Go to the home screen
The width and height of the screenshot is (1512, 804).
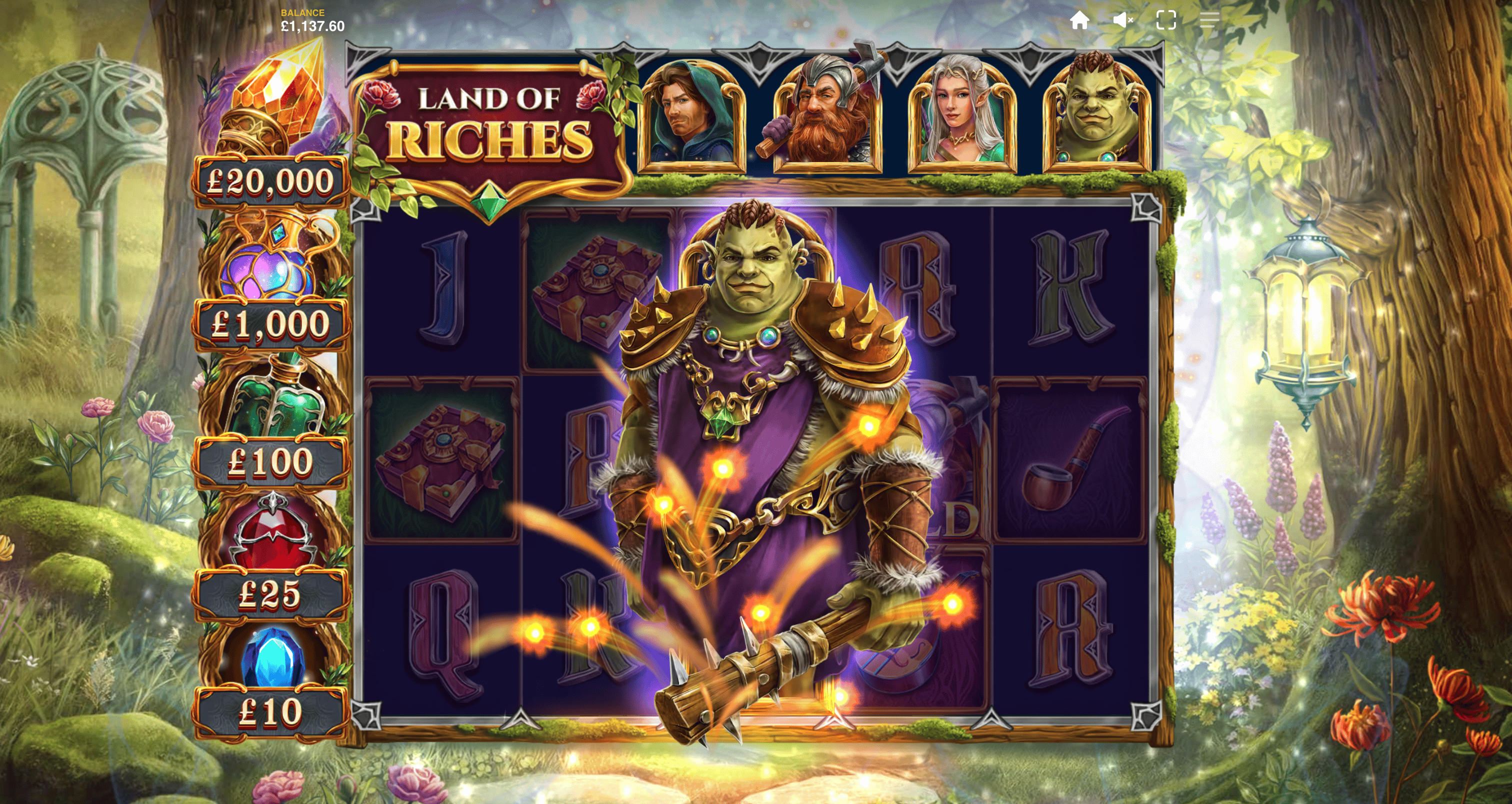(x=1079, y=21)
